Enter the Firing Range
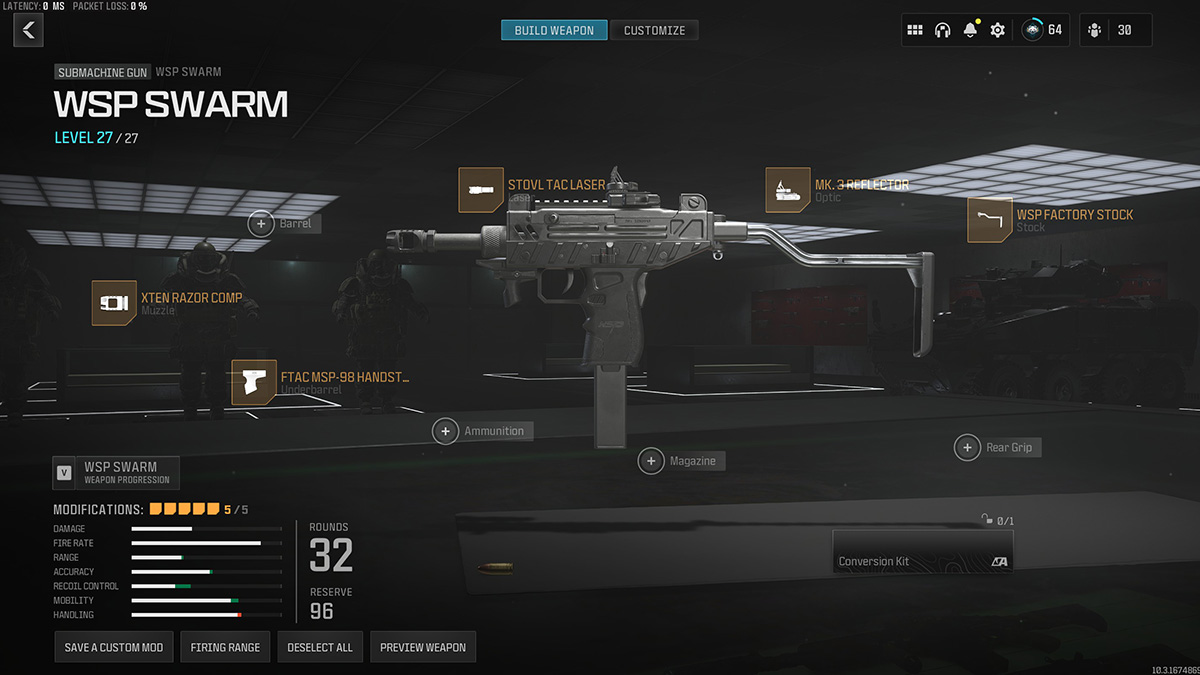Screen dimensions: 1200x675 point(225,647)
